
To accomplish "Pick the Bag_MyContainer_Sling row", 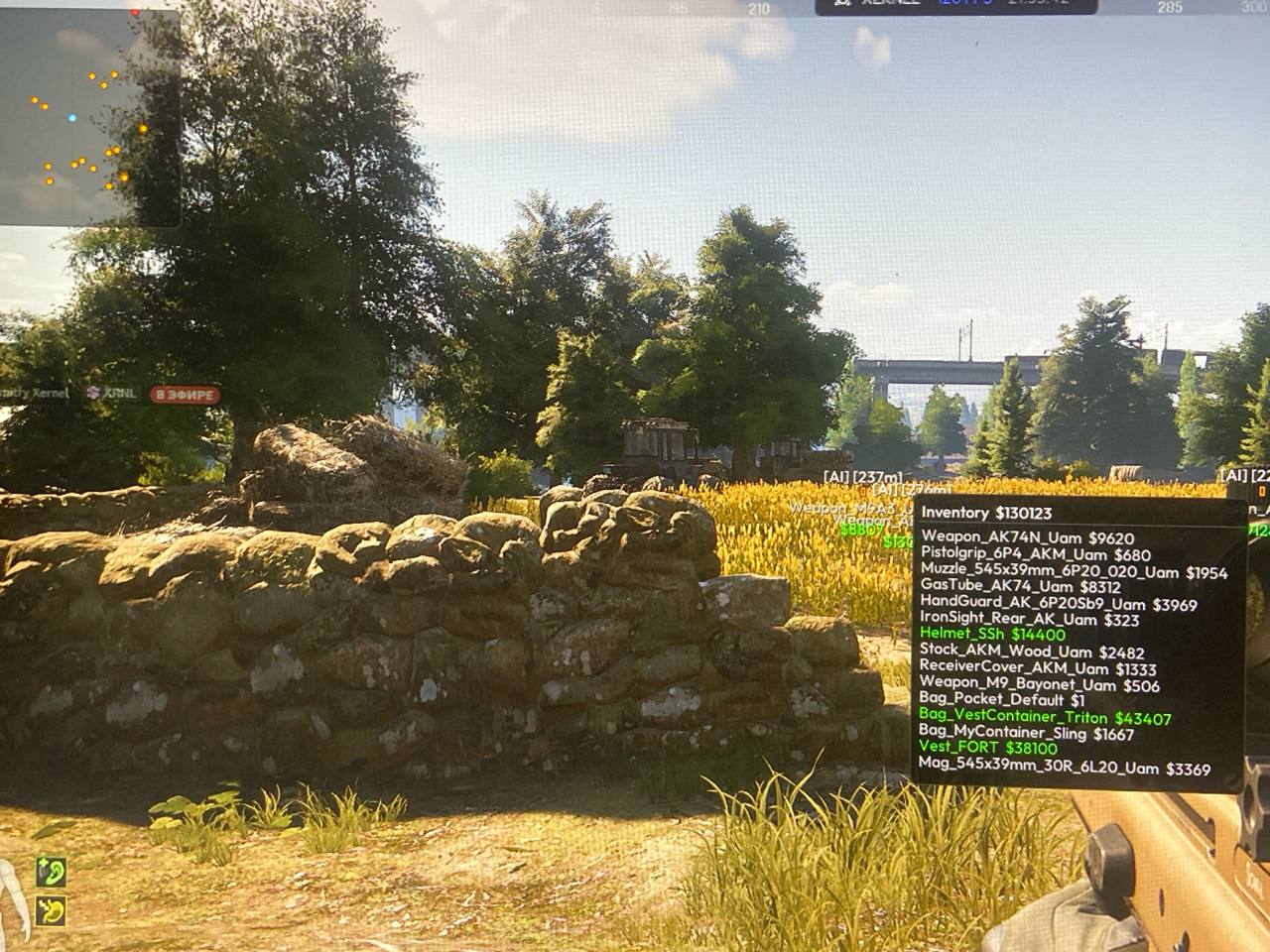I will point(1026,733).
